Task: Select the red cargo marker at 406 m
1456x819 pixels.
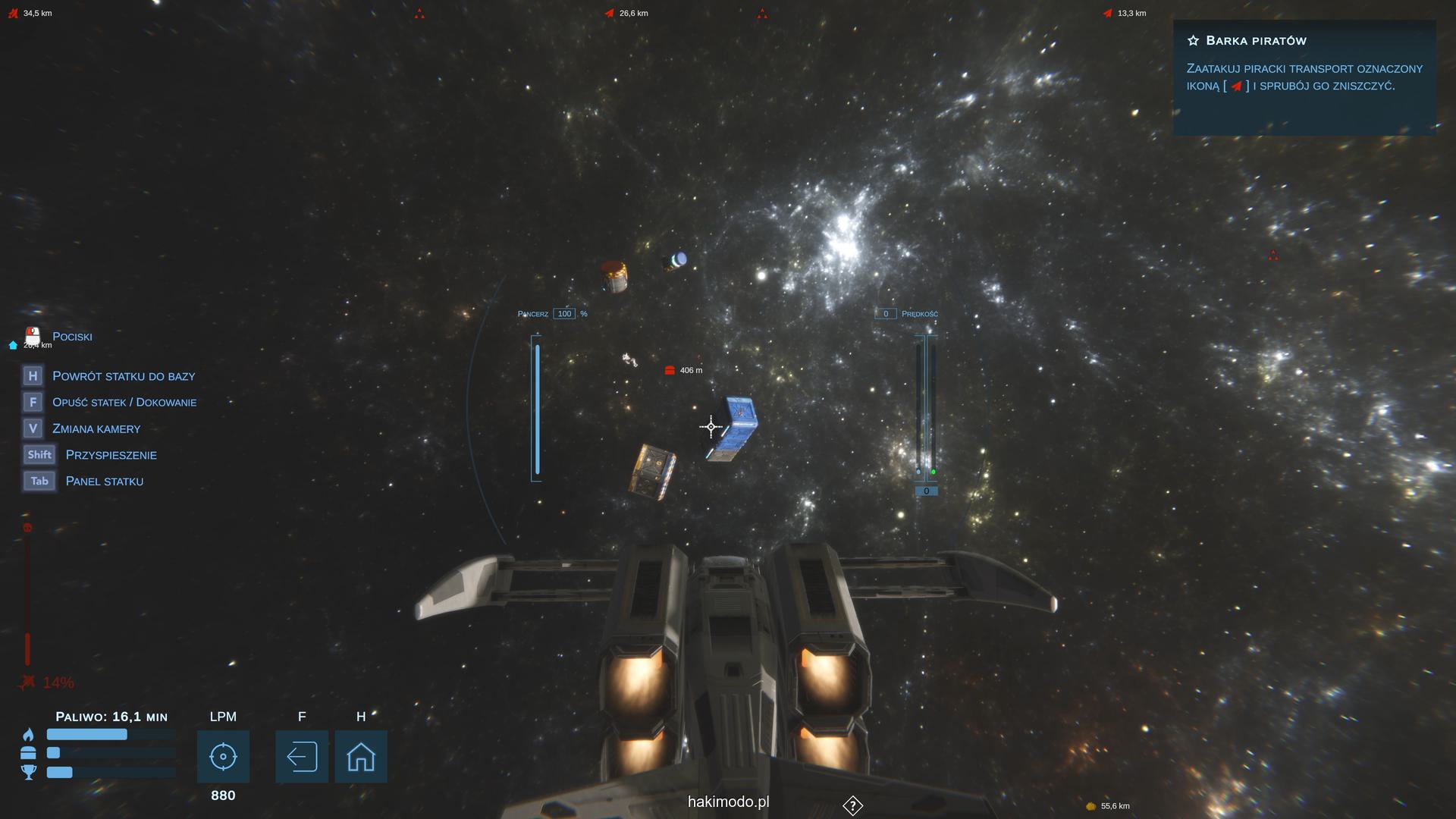Action: point(670,370)
